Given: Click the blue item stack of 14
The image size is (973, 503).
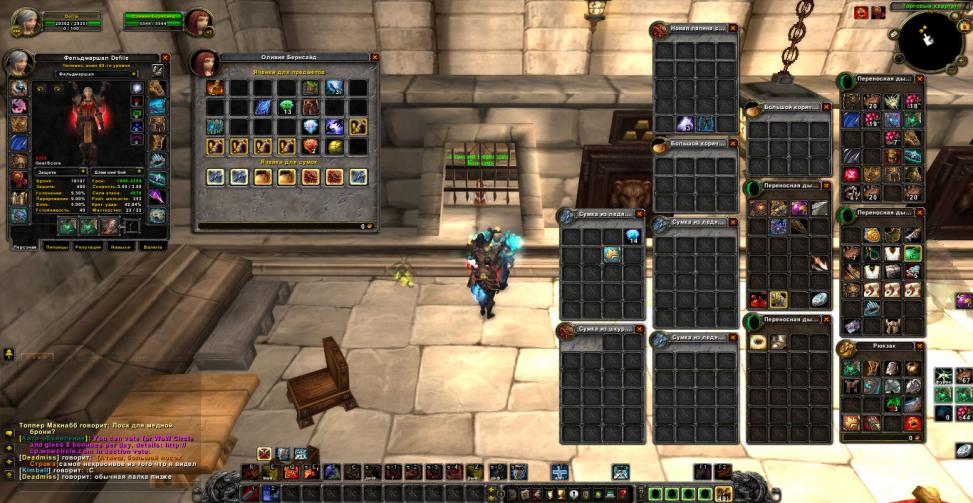Looking at the screenshot, I should click(x=632, y=236).
